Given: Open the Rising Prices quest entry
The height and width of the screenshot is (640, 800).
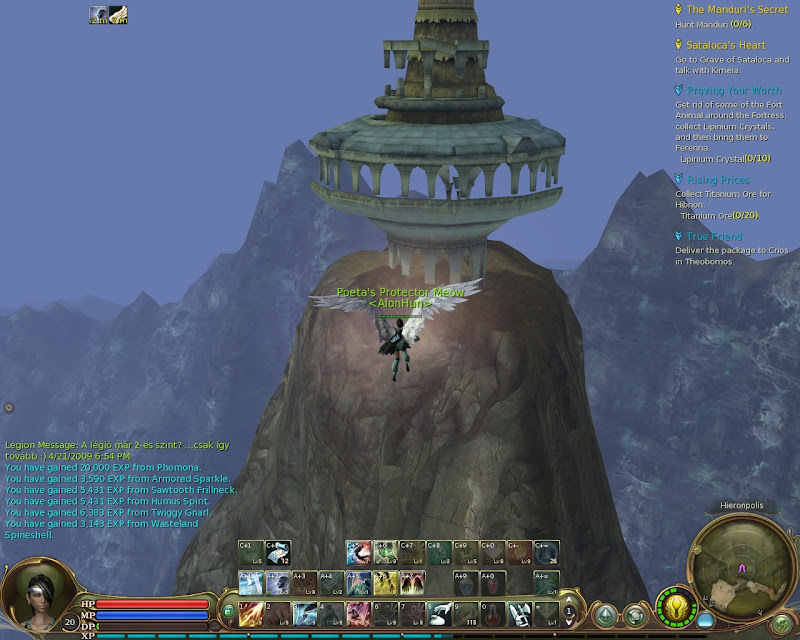Looking at the screenshot, I should pyautogui.click(x=719, y=180).
